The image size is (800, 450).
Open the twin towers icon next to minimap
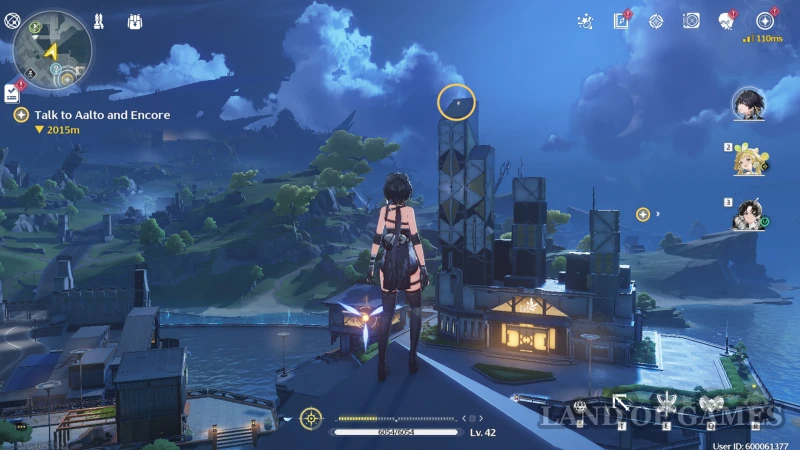[98, 20]
